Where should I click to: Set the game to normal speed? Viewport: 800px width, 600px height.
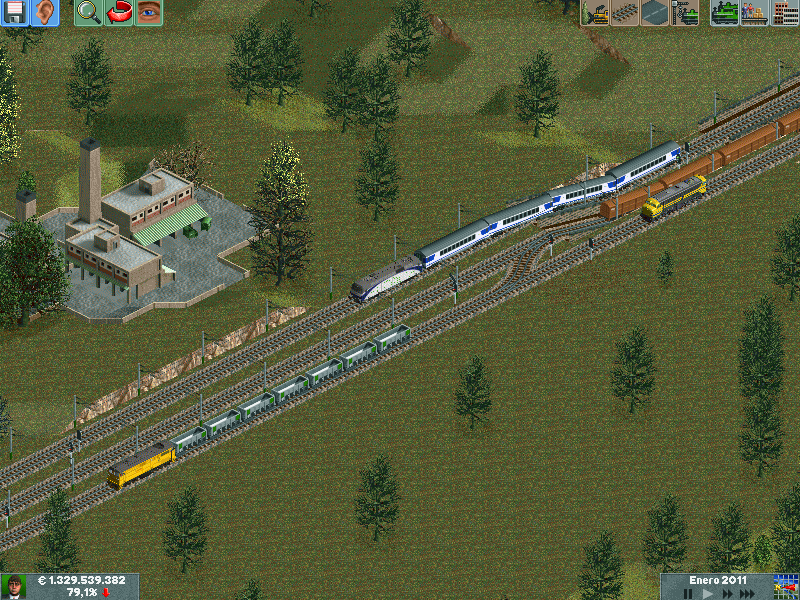coord(706,593)
